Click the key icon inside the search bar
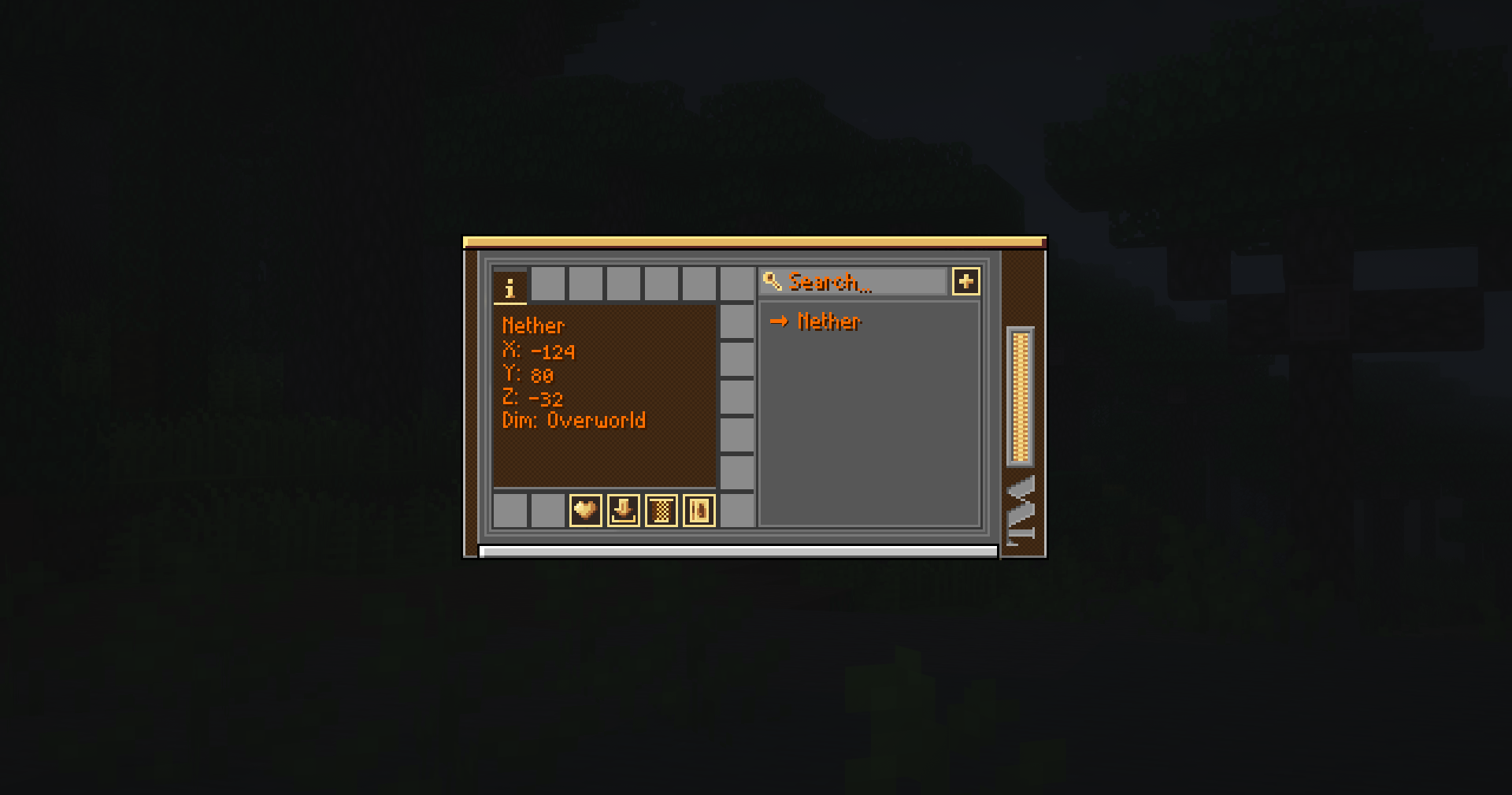The image size is (1512, 795). (x=772, y=282)
